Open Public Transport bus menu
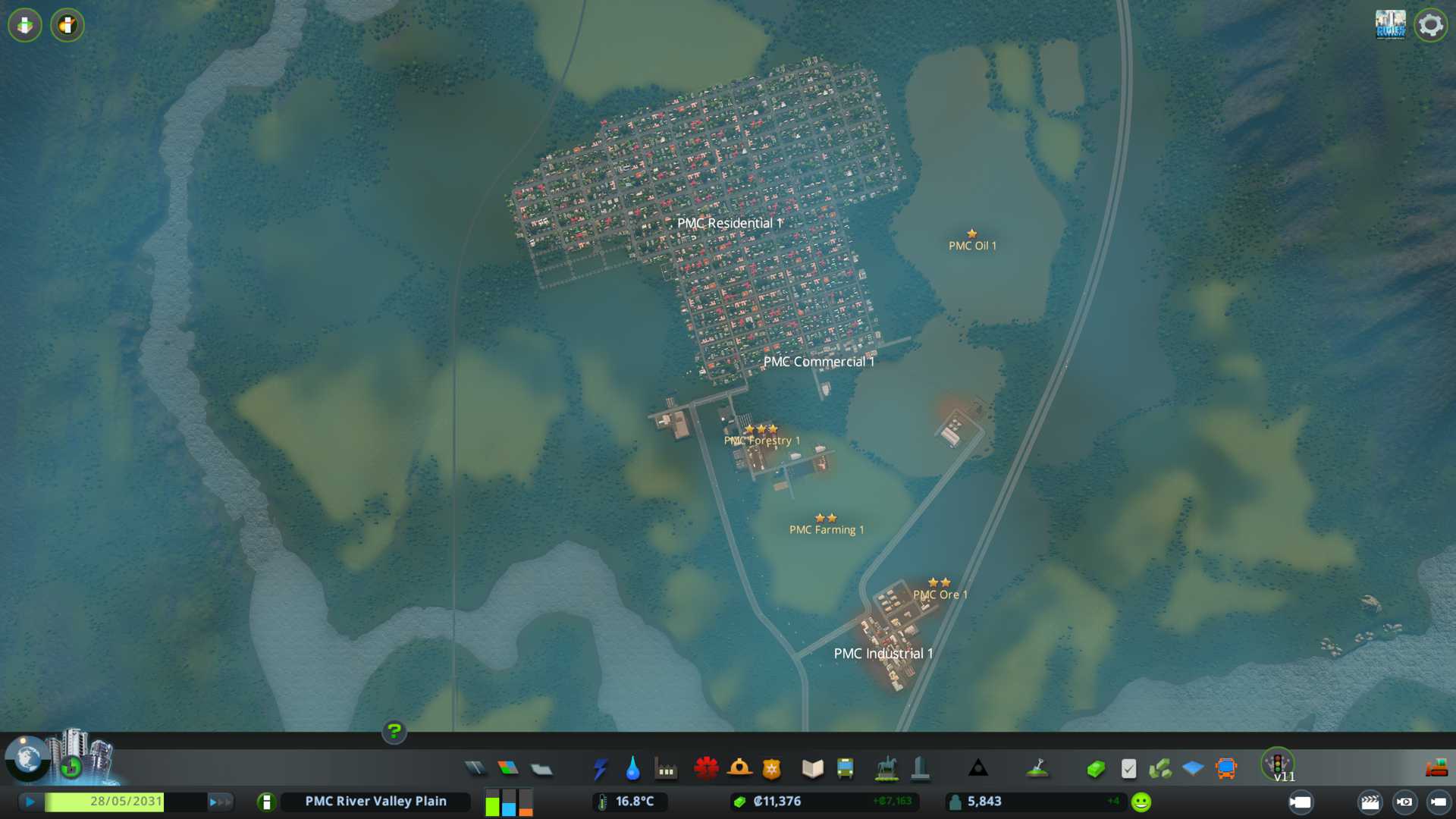This screenshot has height=819, width=1456. tap(845, 769)
